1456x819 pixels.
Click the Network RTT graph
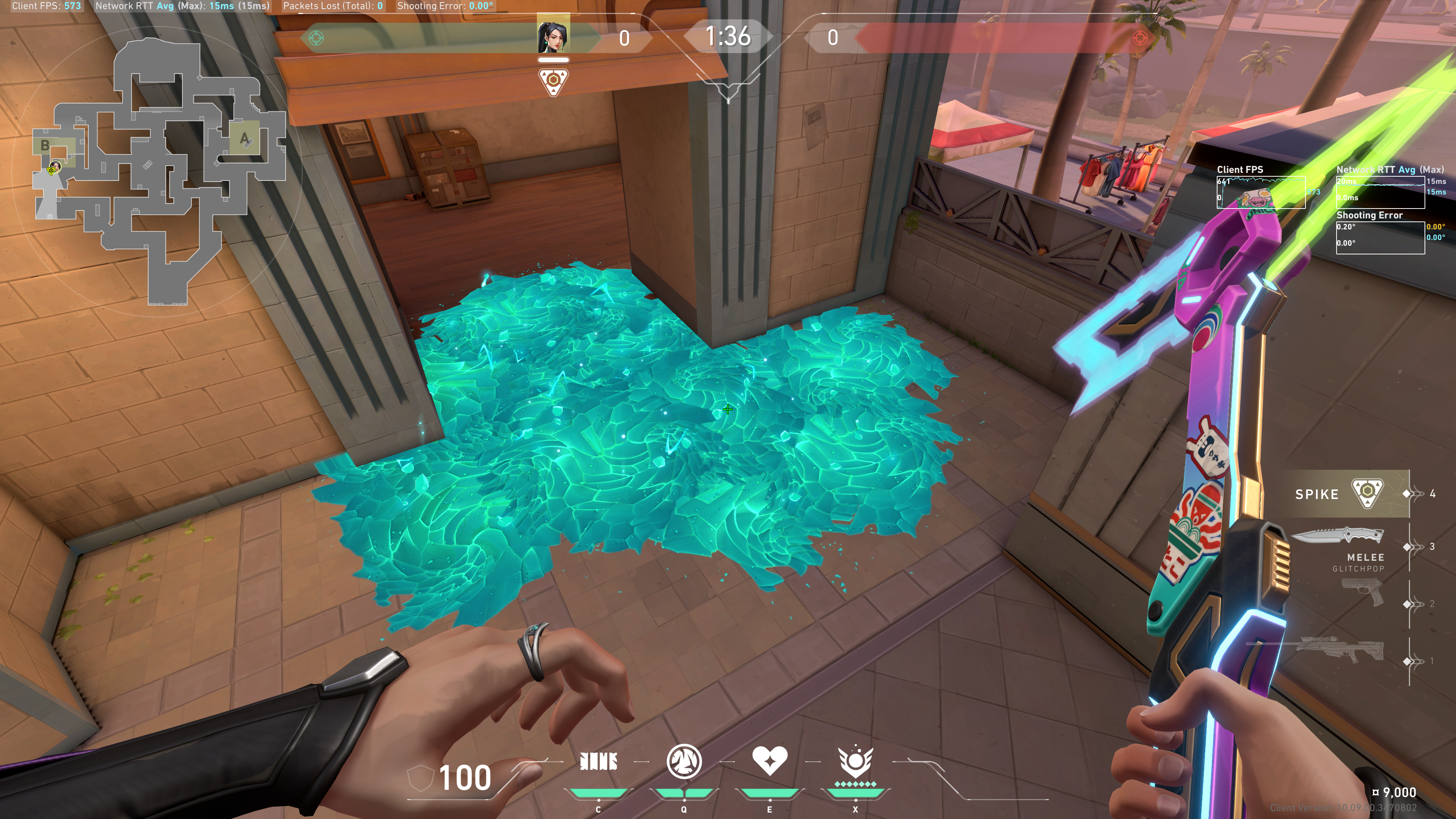pyautogui.click(x=1380, y=192)
